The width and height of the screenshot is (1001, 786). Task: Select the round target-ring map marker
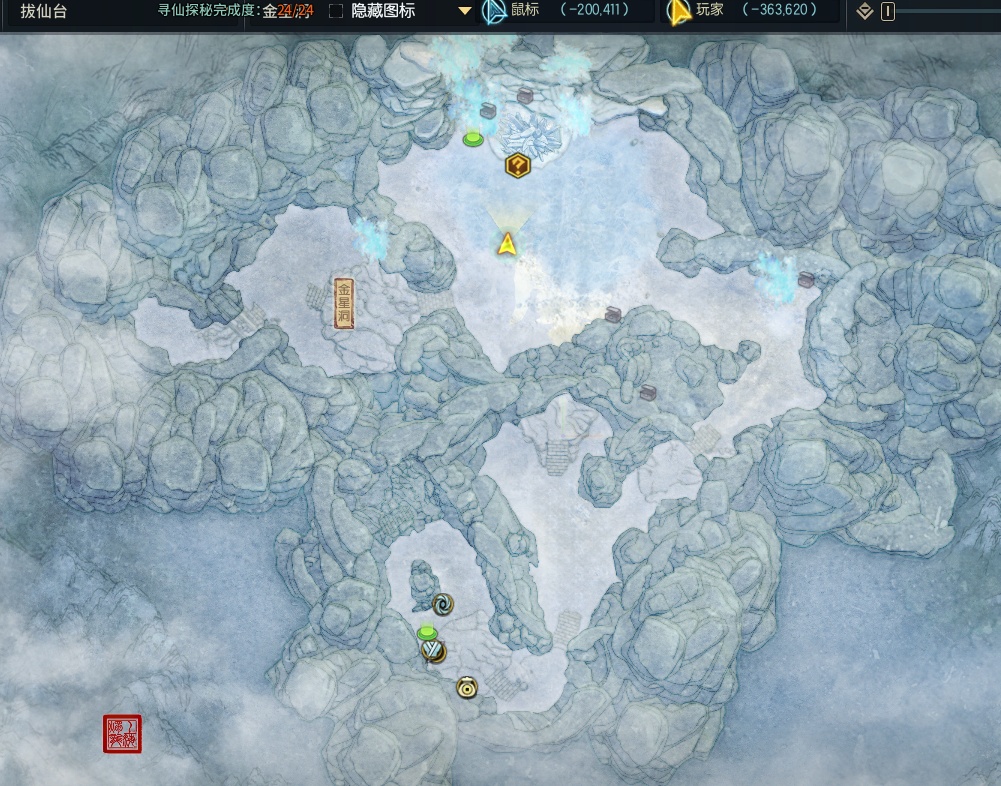(x=467, y=687)
